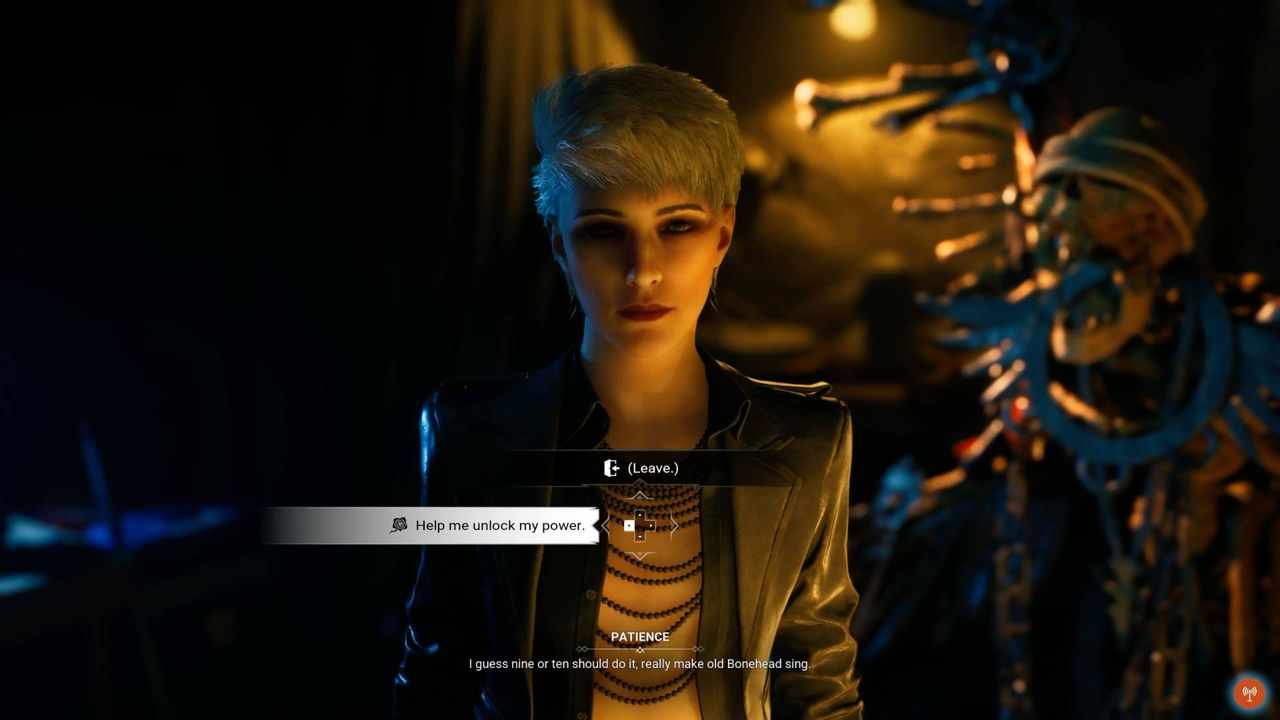Click the subtitle line about Bonehead
Image resolution: width=1280 pixels, height=720 pixels.
(640, 662)
